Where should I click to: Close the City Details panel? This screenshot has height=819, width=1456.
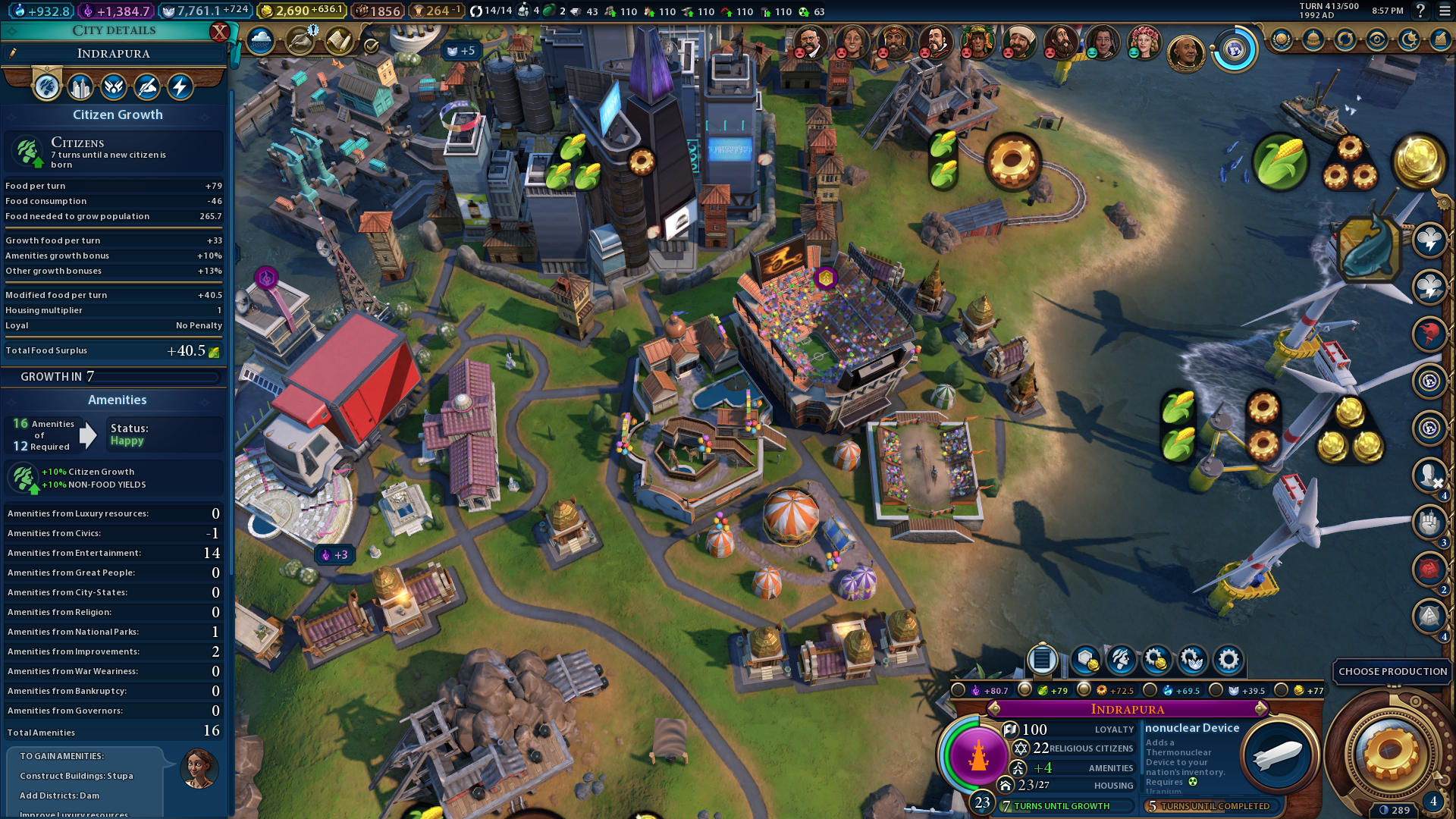click(219, 32)
